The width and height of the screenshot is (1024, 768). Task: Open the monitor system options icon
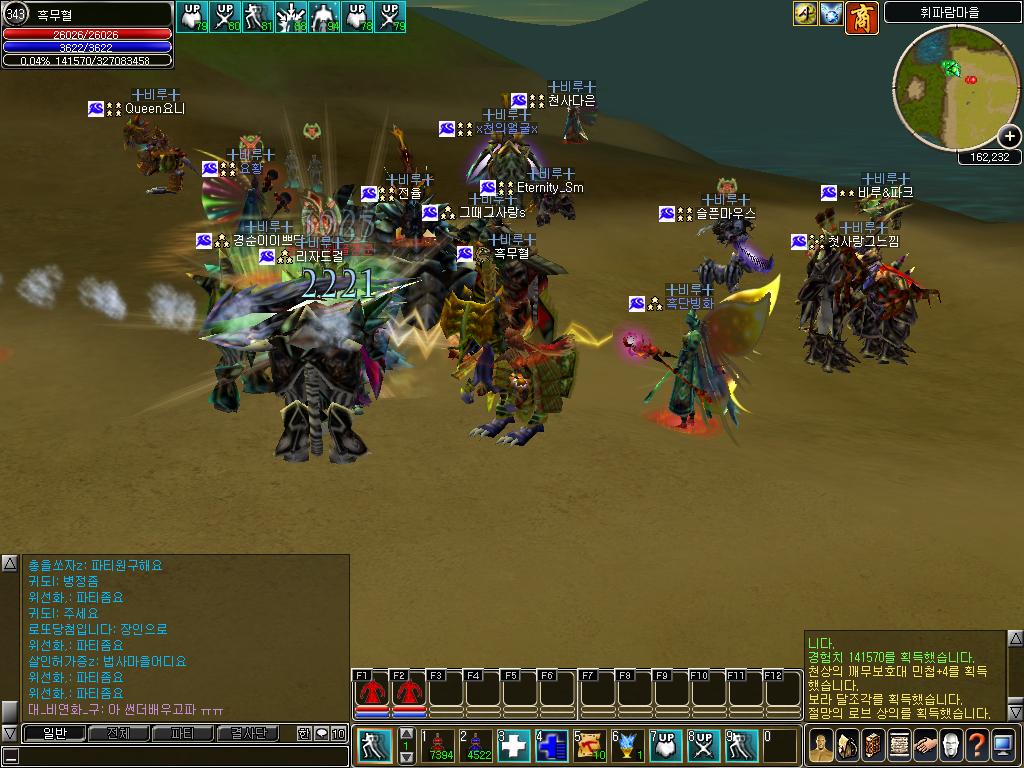point(1003,746)
